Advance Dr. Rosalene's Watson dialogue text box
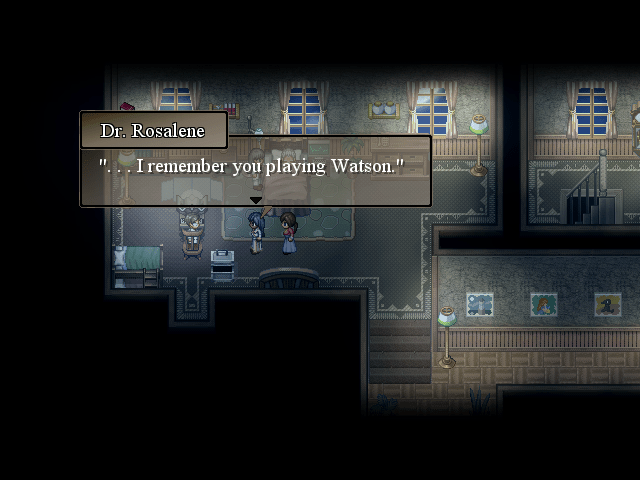The image size is (640, 480). (255, 168)
